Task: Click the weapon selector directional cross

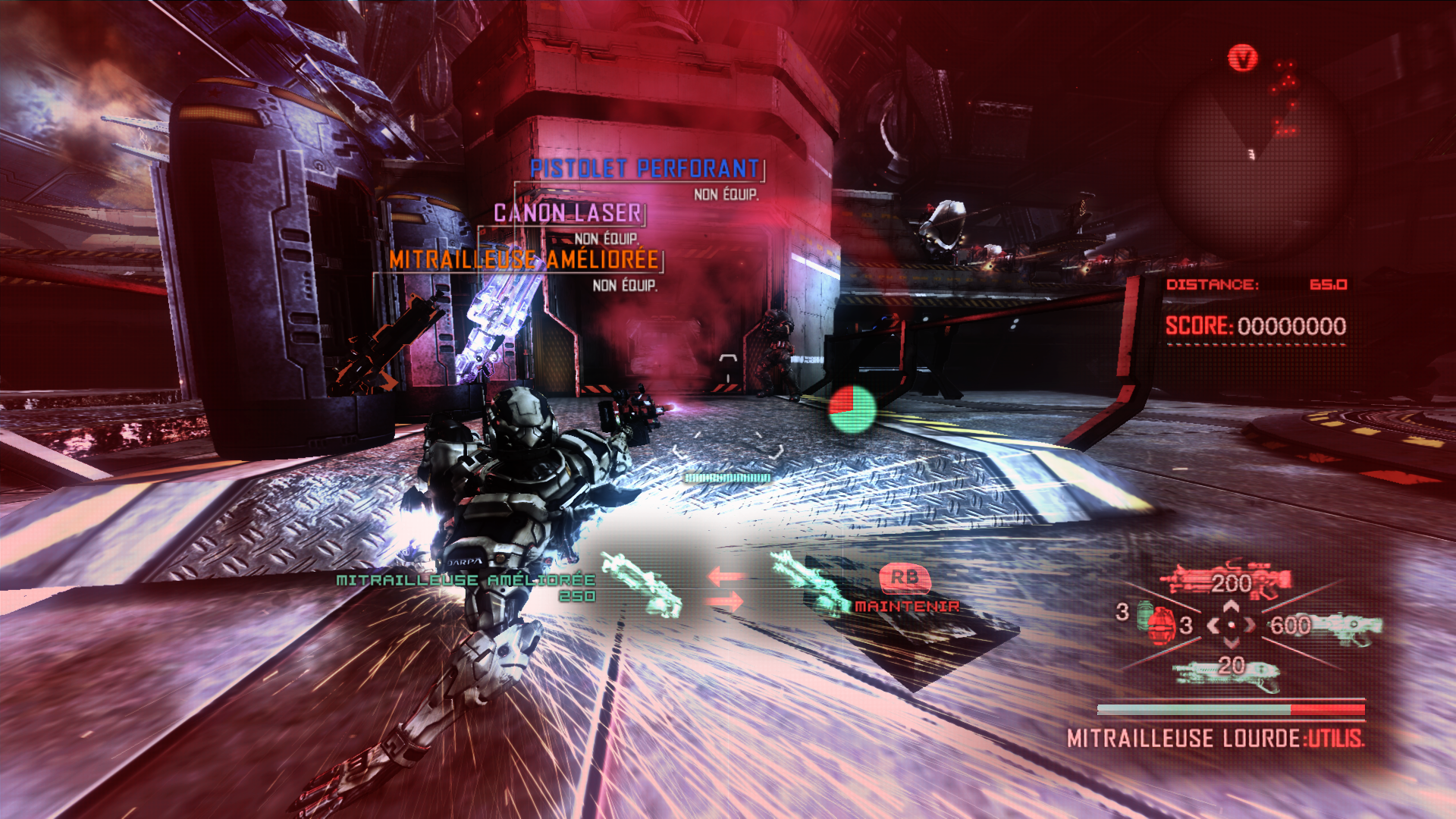Action: 1231,625
